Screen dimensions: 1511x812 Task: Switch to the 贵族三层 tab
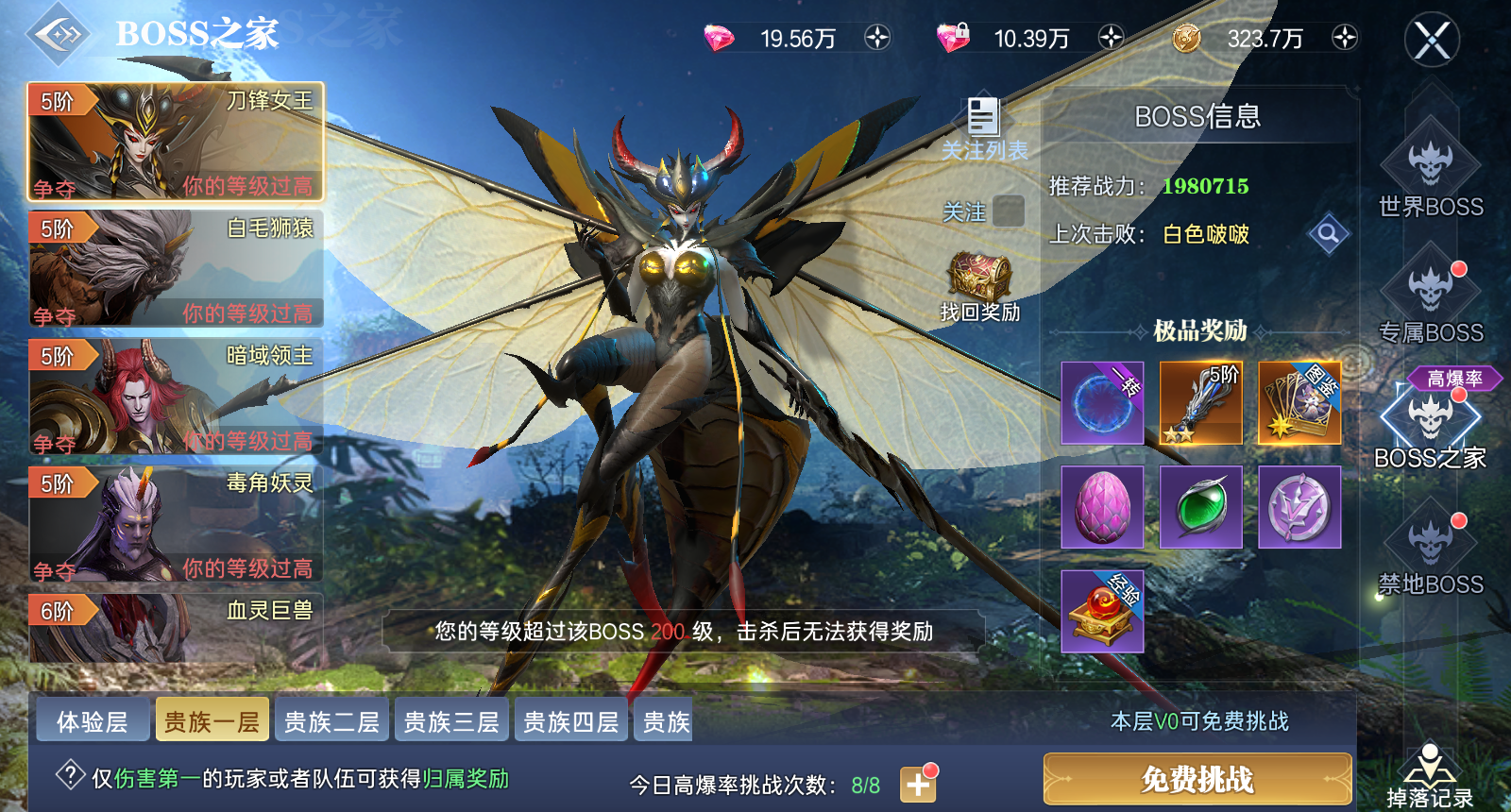(x=450, y=719)
